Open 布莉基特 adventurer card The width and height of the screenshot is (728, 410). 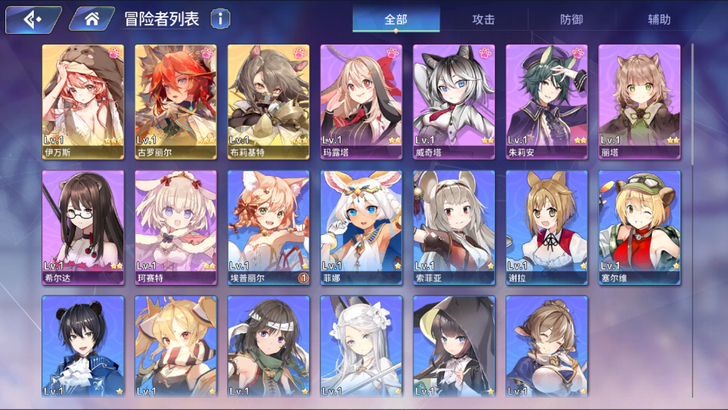268,101
